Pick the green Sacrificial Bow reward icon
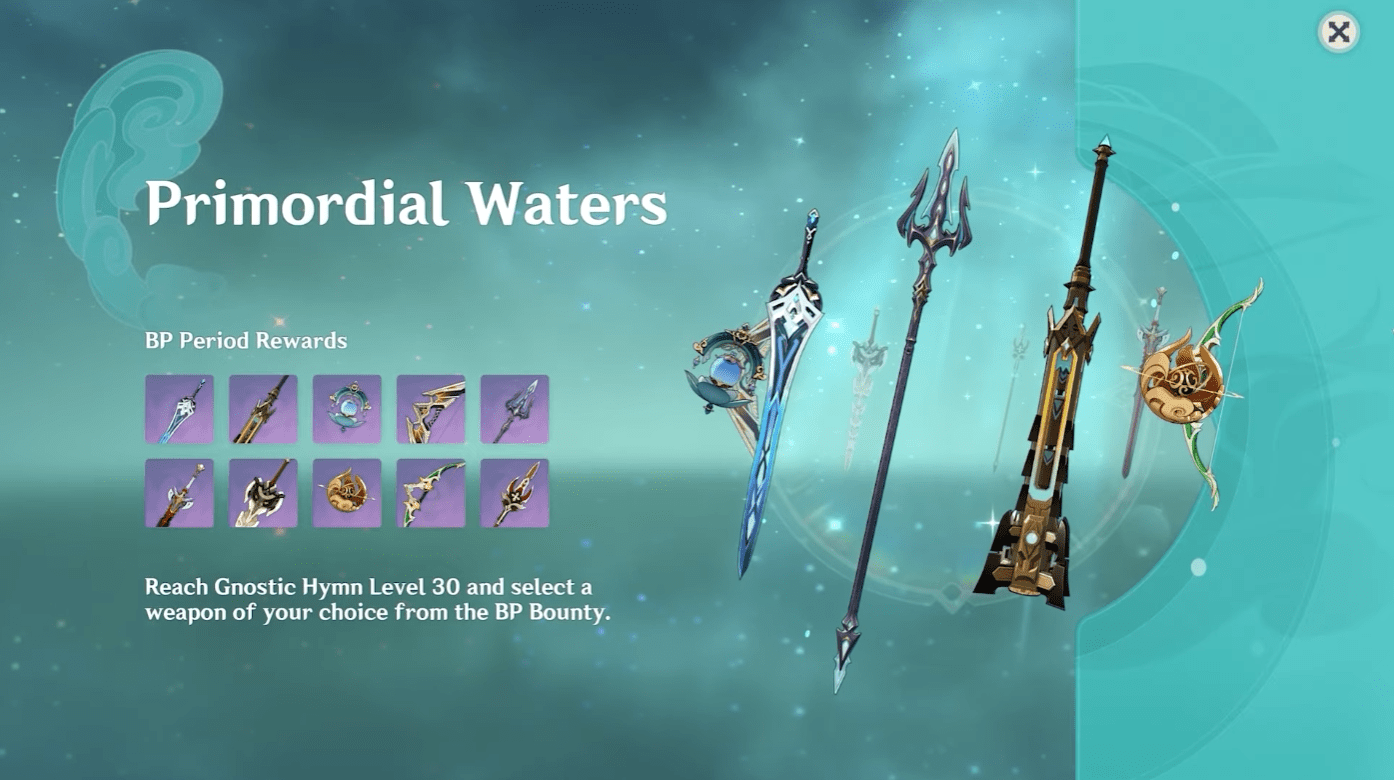1394x780 pixels. point(432,494)
